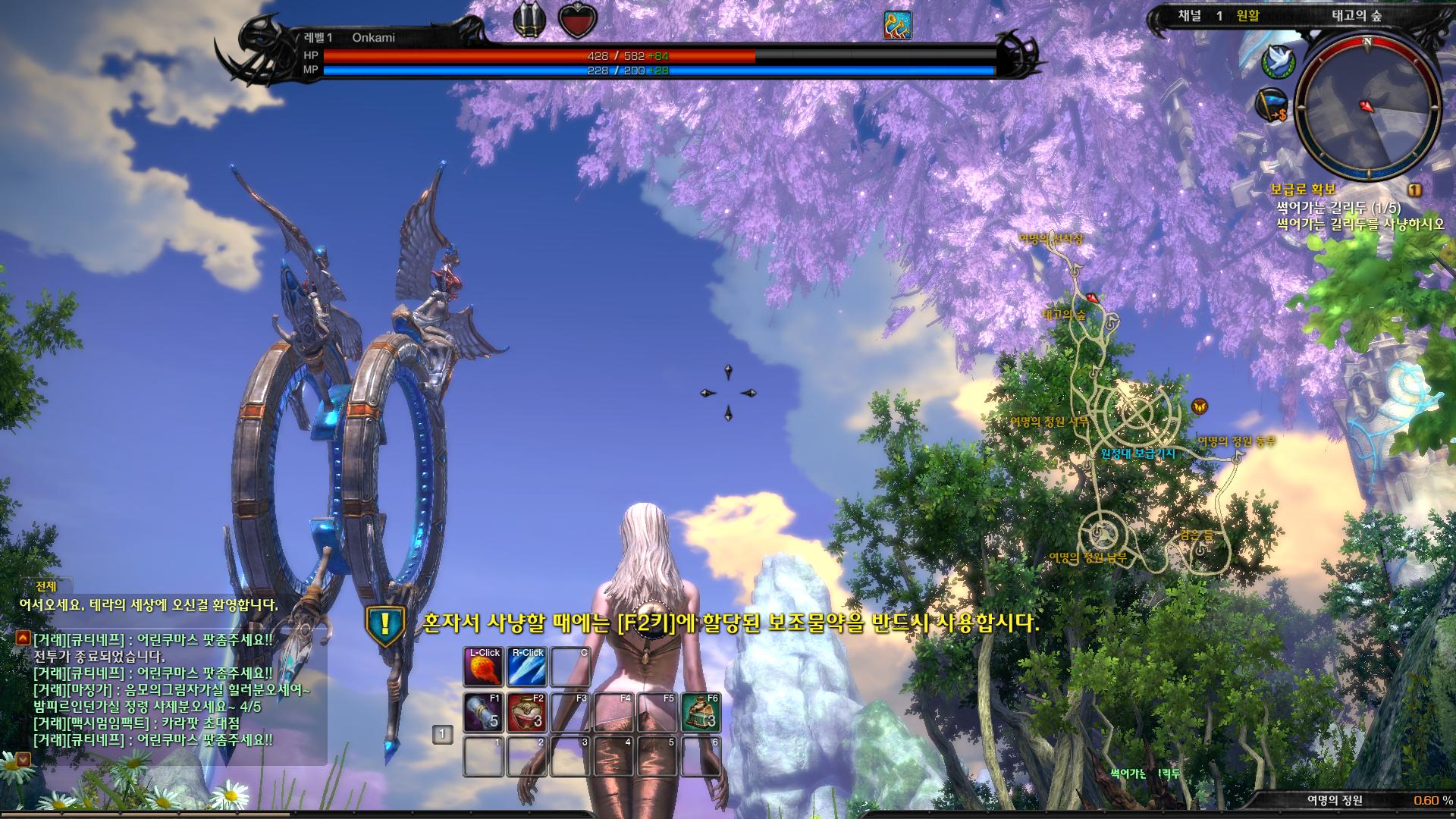The image size is (1456, 819).
Task: Click the quest number 1 badge
Action: click(1414, 190)
